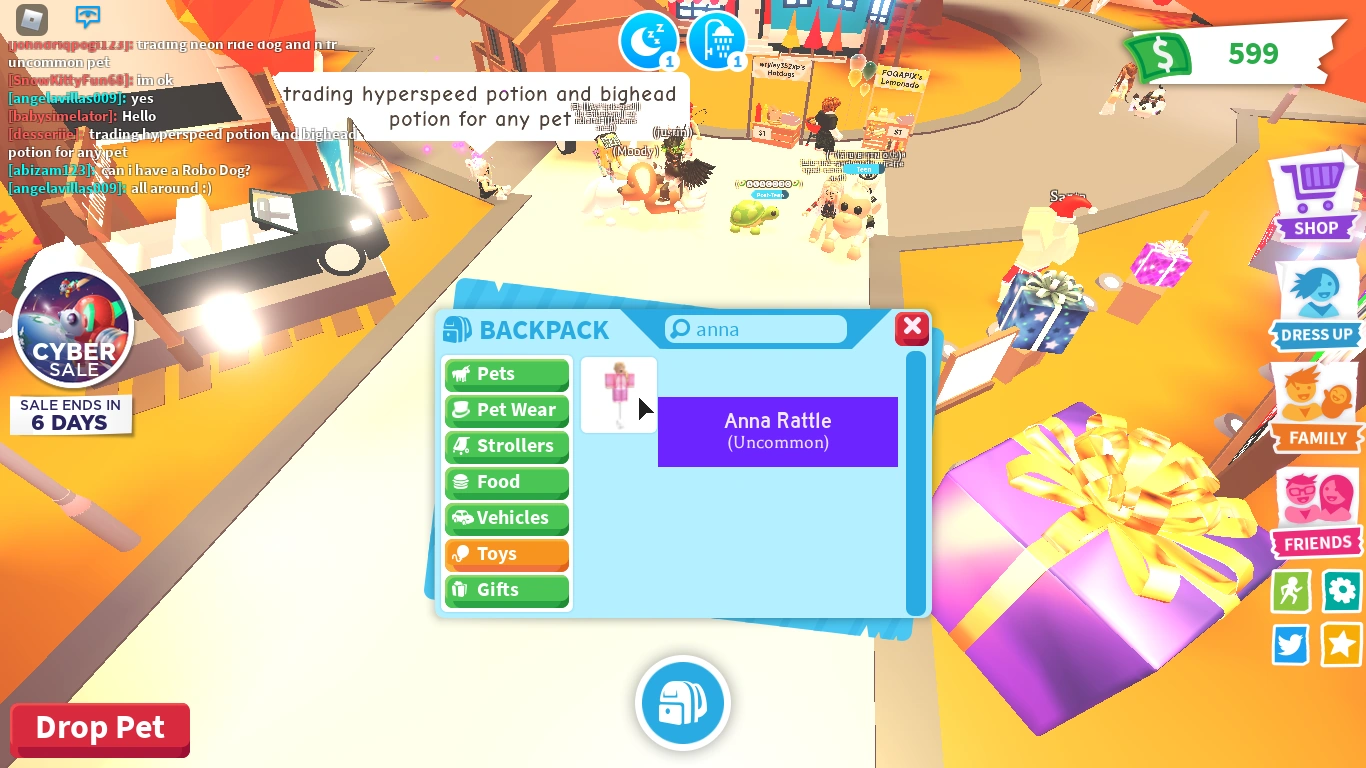Viewport: 1366px width, 768px height.
Task: Select the Toys category
Action: (506, 554)
